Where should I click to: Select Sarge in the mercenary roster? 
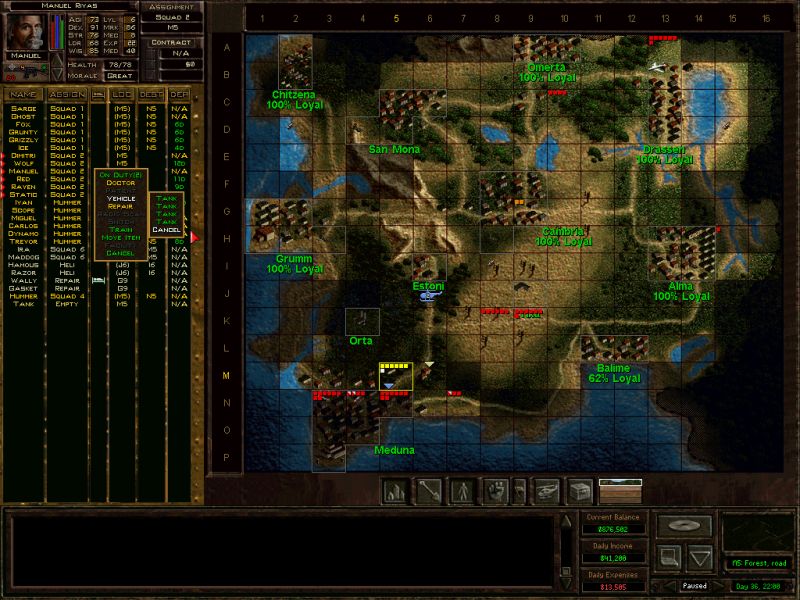point(23,109)
